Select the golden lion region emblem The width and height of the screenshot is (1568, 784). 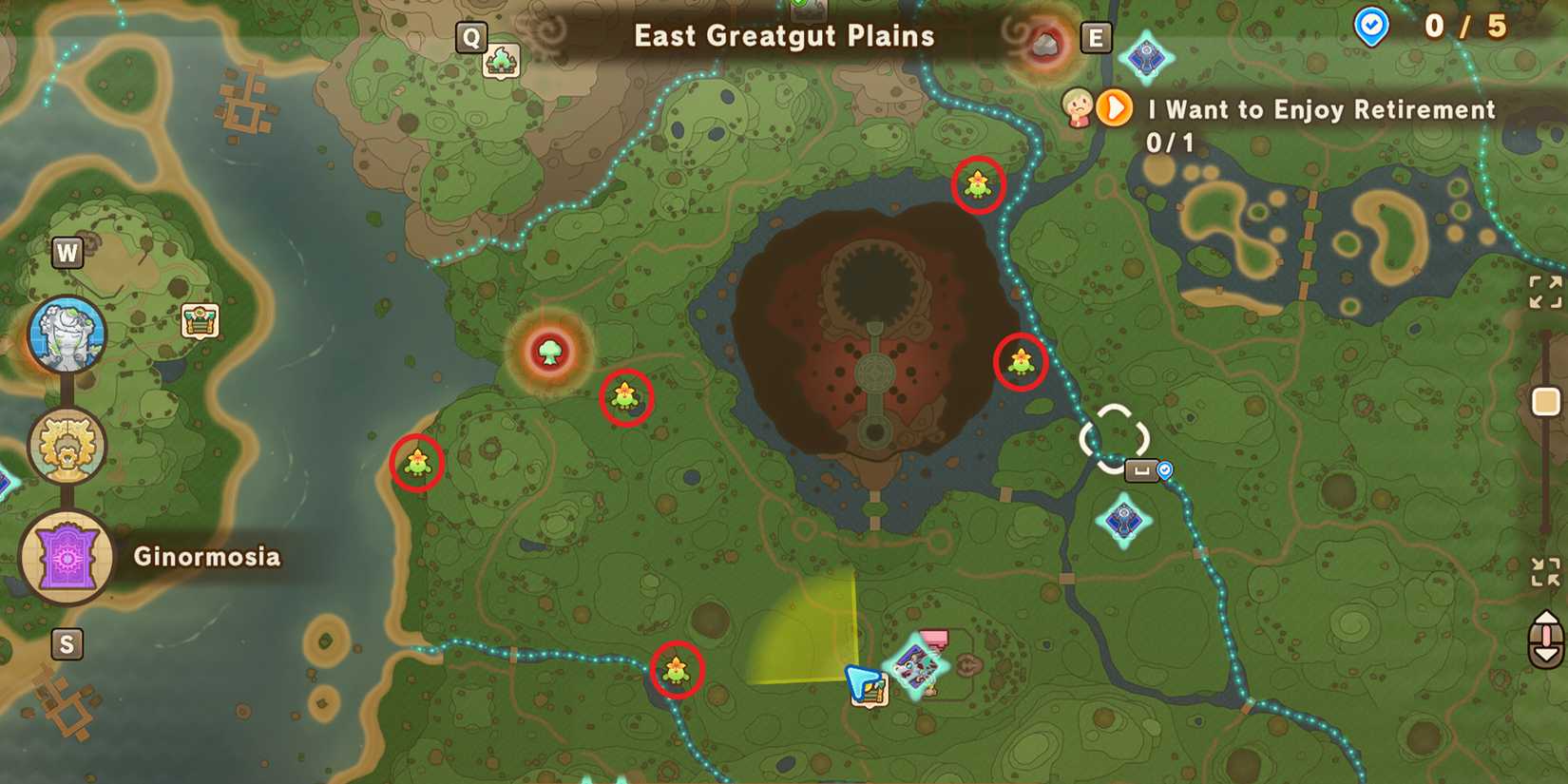point(67,447)
